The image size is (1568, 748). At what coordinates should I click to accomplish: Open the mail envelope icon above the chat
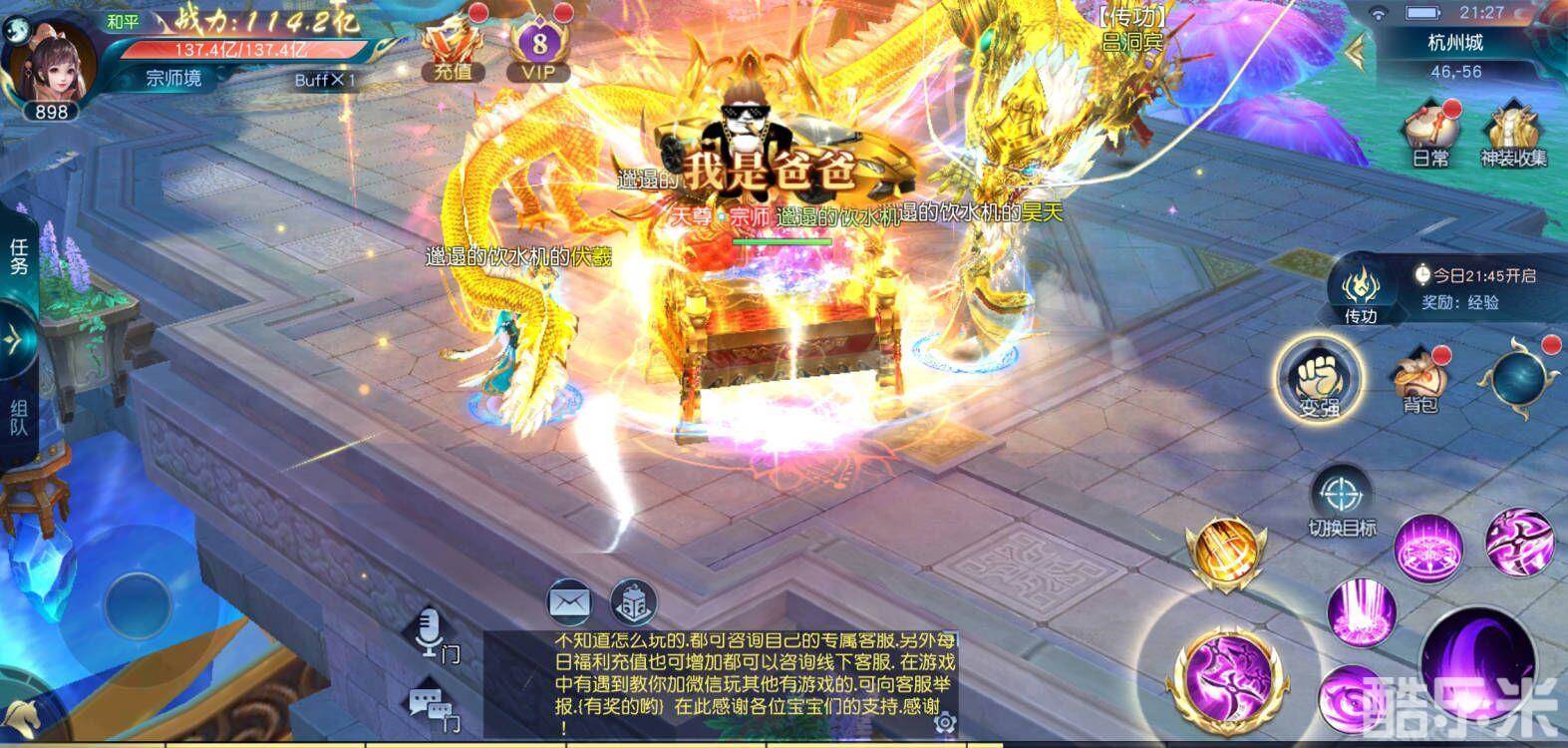coord(568,602)
